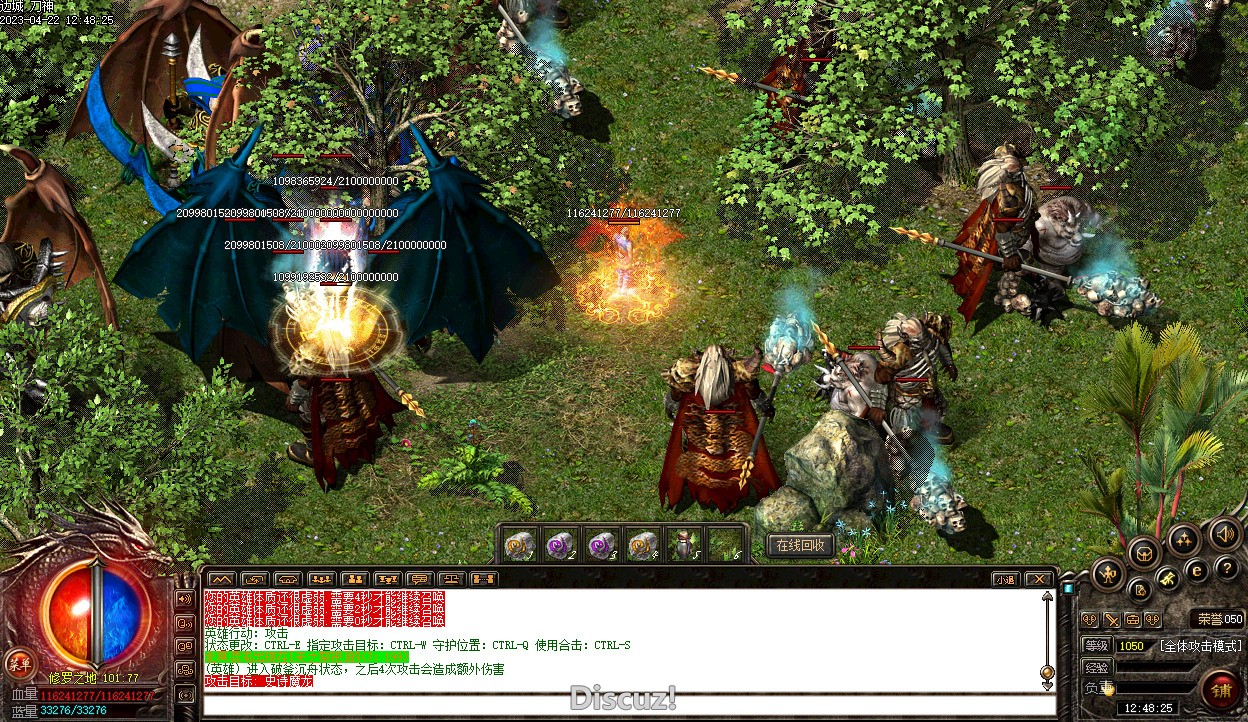1248x722 pixels.
Task: Open the 菜单 round menu button
Action: [19, 662]
